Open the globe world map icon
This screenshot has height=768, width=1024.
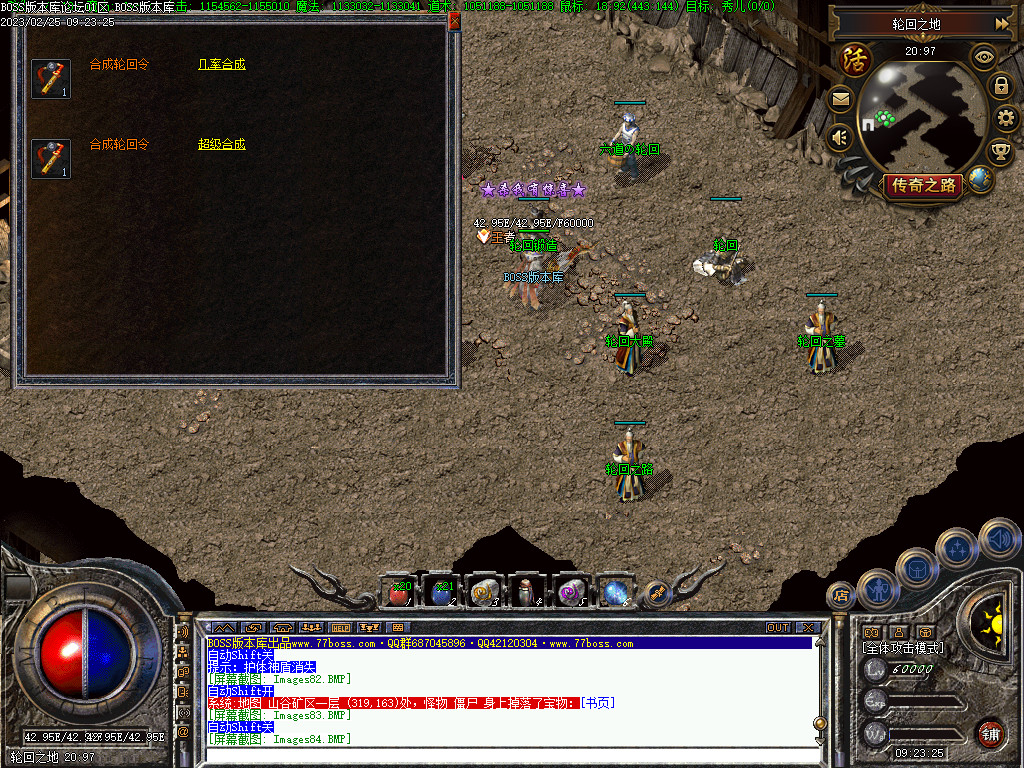(x=980, y=180)
